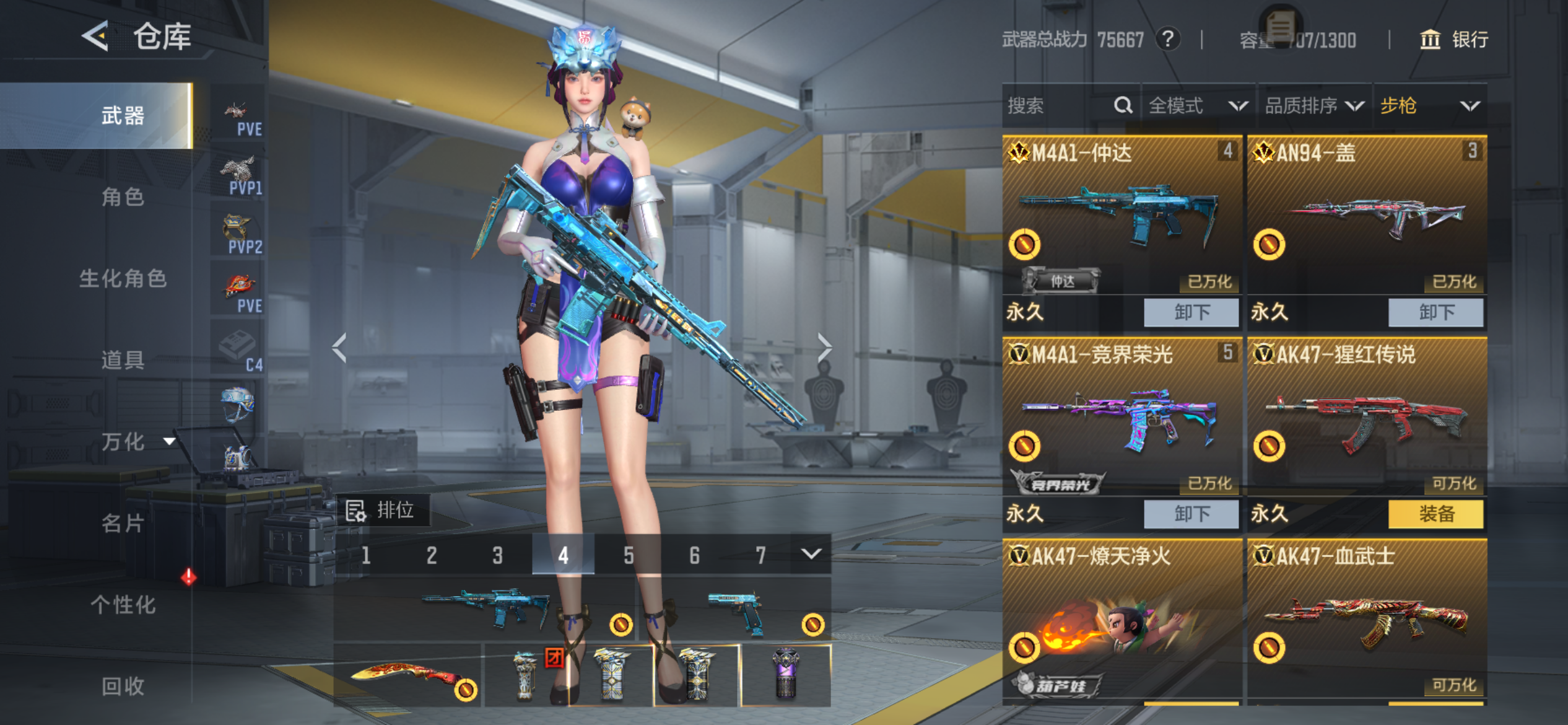Go back from the 仓库 warehouse screen
Screen dimensions: 1568x725
point(96,36)
